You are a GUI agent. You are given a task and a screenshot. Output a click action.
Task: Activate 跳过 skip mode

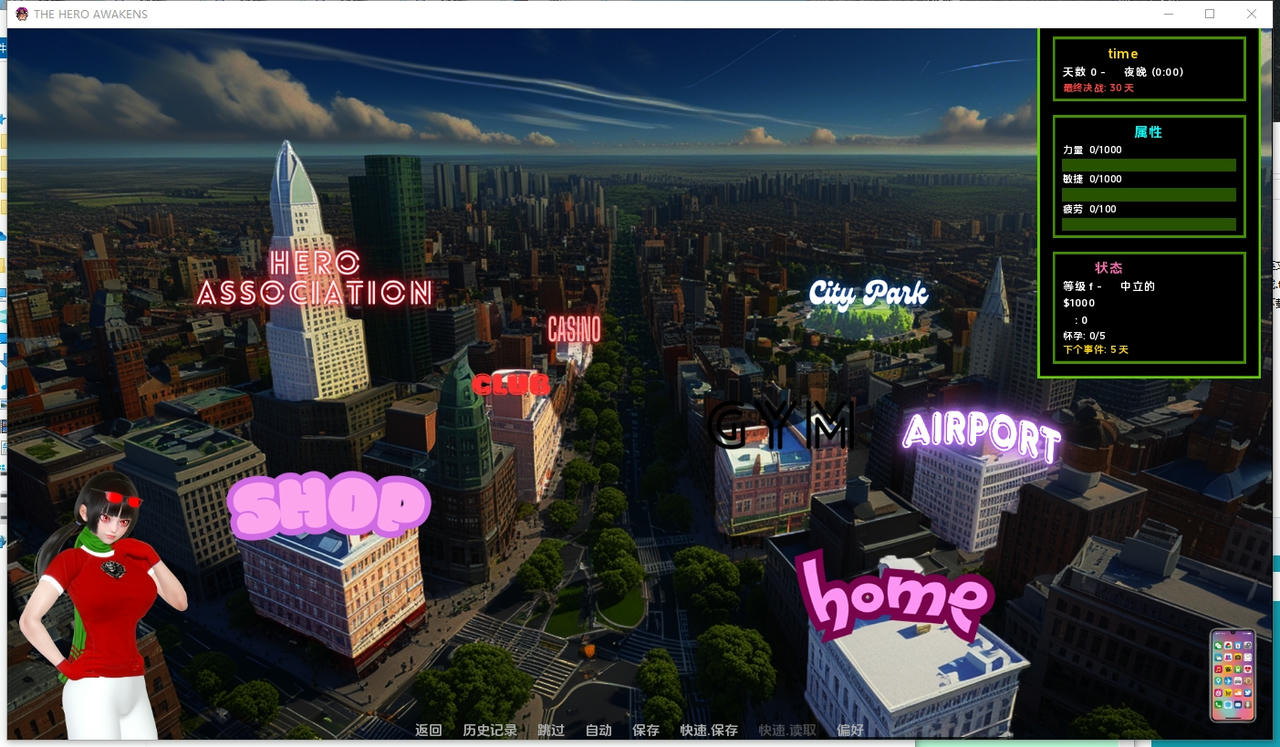551,731
